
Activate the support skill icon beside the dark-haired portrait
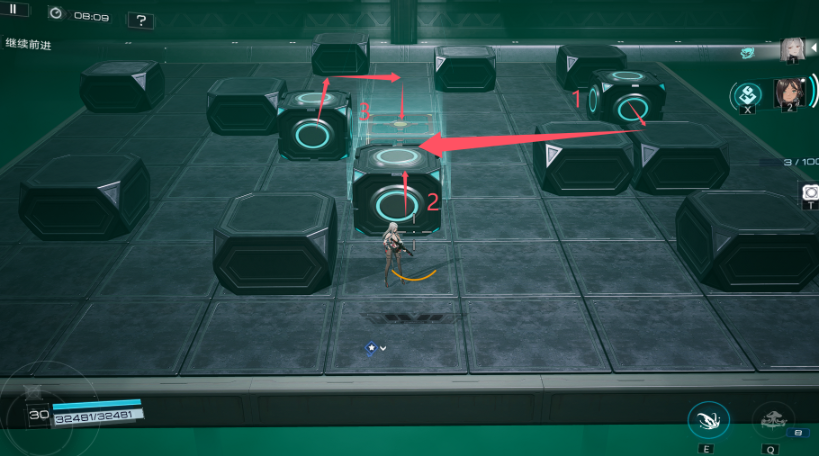(x=748, y=96)
